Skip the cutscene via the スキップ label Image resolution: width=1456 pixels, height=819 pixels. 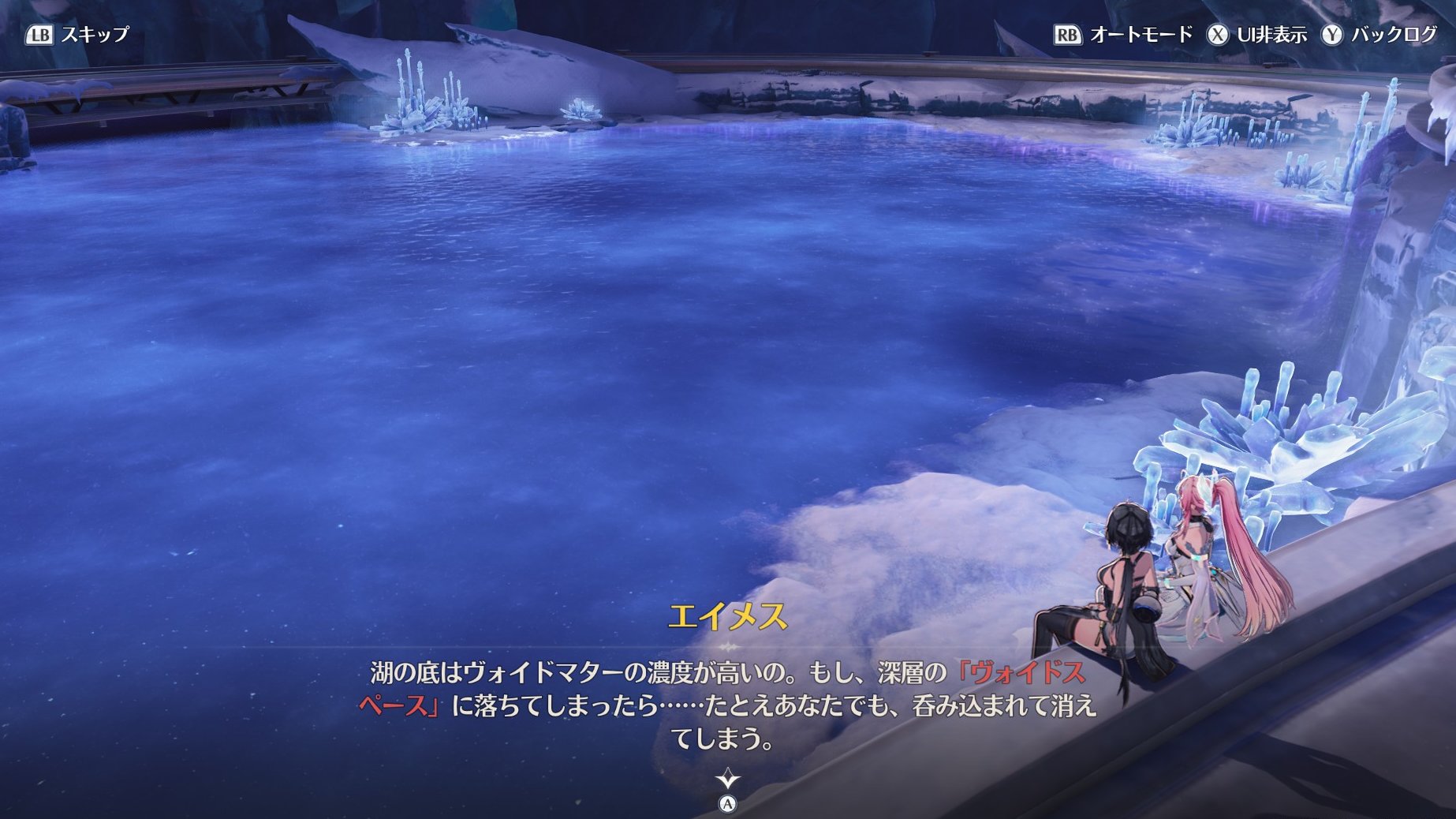(x=94, y=35)
